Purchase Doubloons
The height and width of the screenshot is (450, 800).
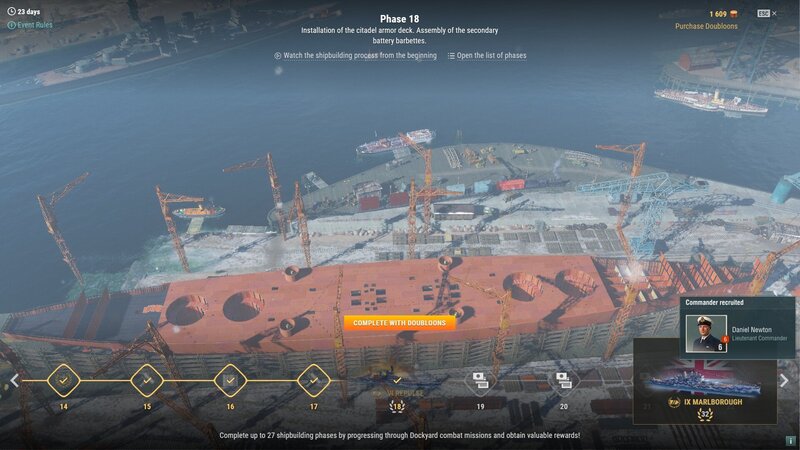click(x=708, y=27)
